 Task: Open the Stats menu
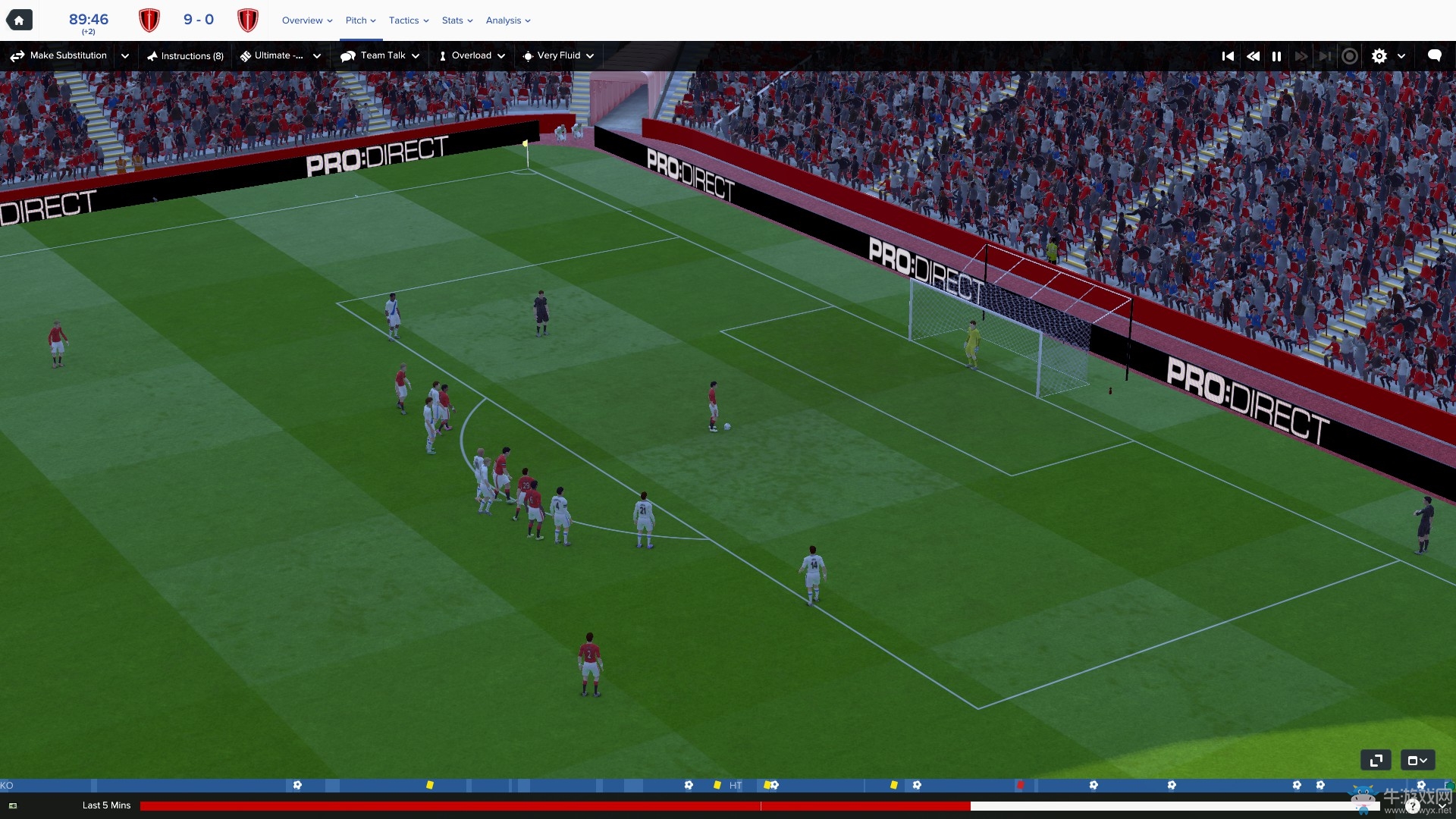pos(457,20)
